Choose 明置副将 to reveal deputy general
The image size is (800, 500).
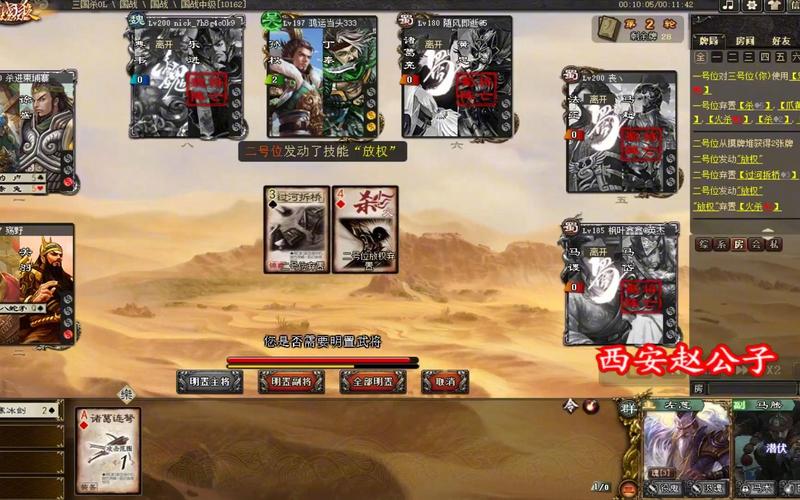(291, 382)
